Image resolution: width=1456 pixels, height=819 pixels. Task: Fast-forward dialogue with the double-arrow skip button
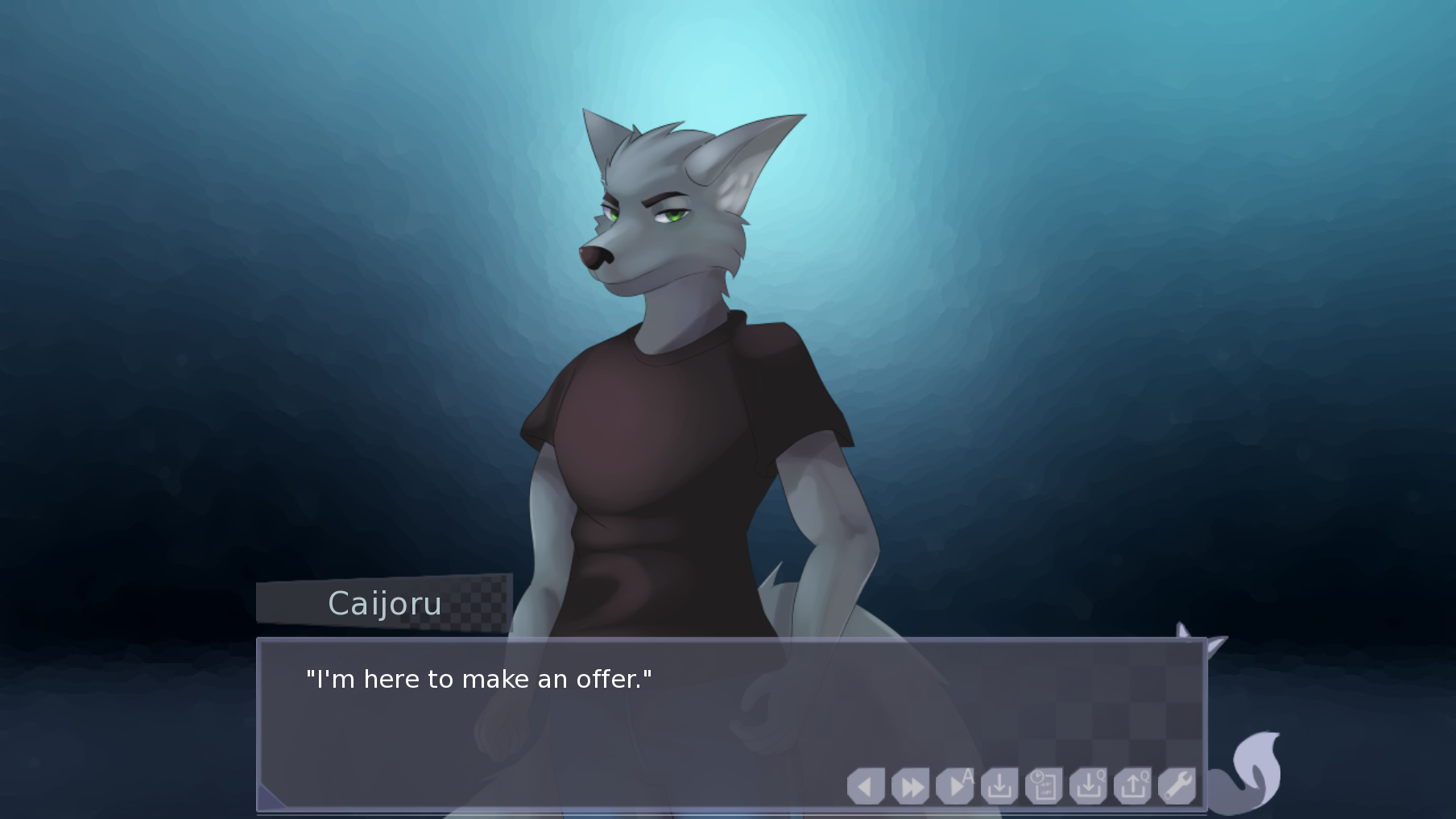[911, 786]
